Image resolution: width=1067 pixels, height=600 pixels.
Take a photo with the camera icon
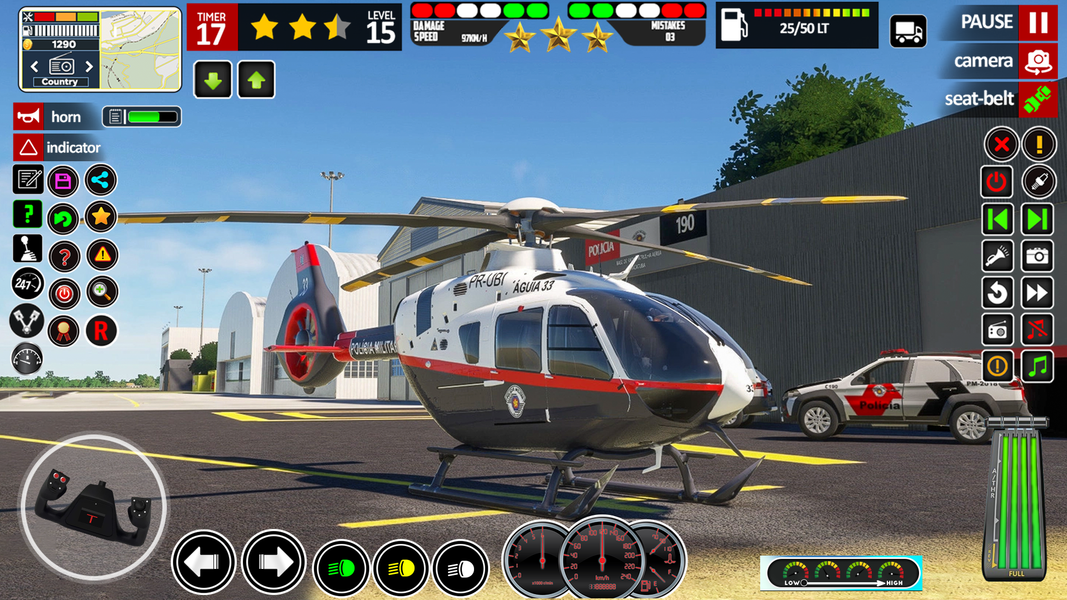point(1038,256)
